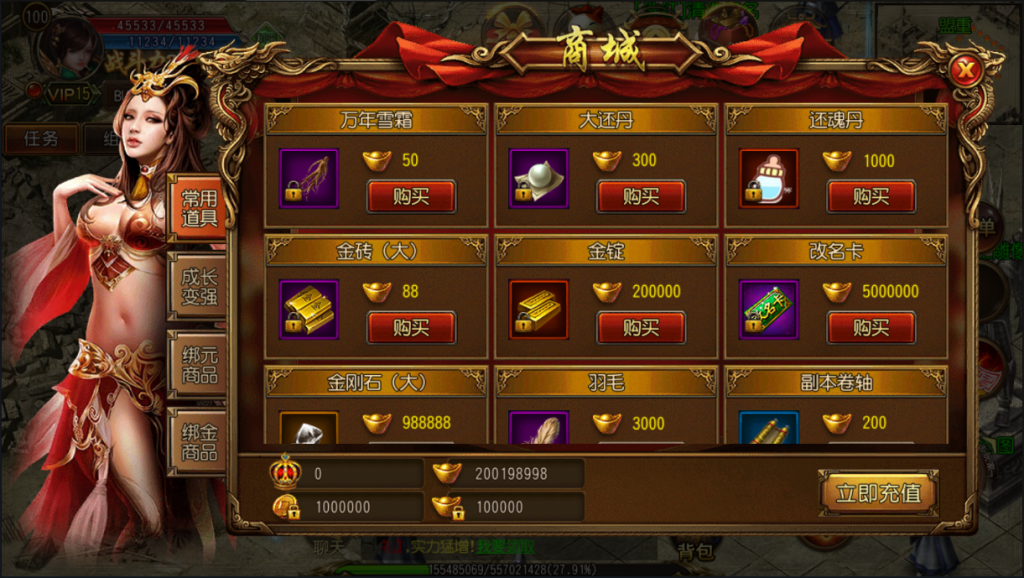The image size is (1024, 578).
Task: Click the 立即充值 recharge button
Action: [x=878, y=492]
